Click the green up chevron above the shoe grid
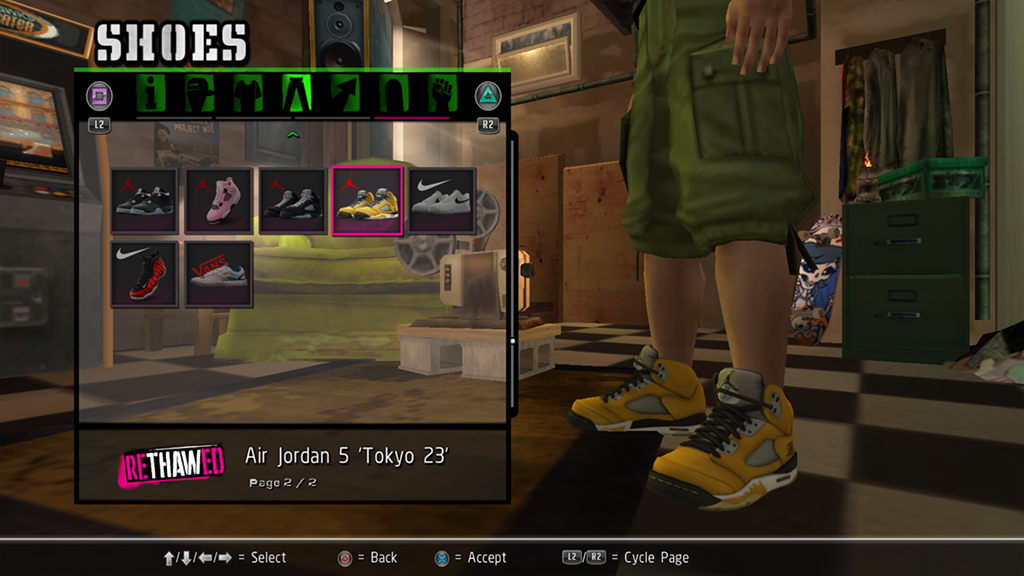1024x576 pixels. pos(293,134)
